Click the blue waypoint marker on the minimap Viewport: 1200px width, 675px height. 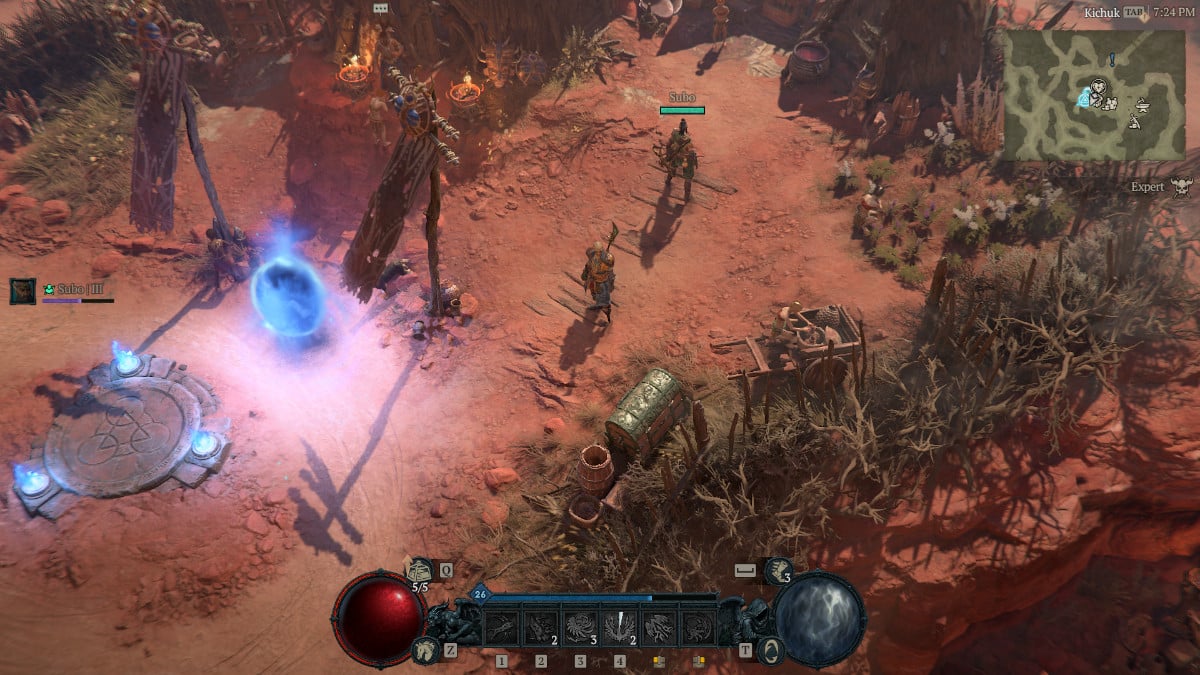[1082, 98]
